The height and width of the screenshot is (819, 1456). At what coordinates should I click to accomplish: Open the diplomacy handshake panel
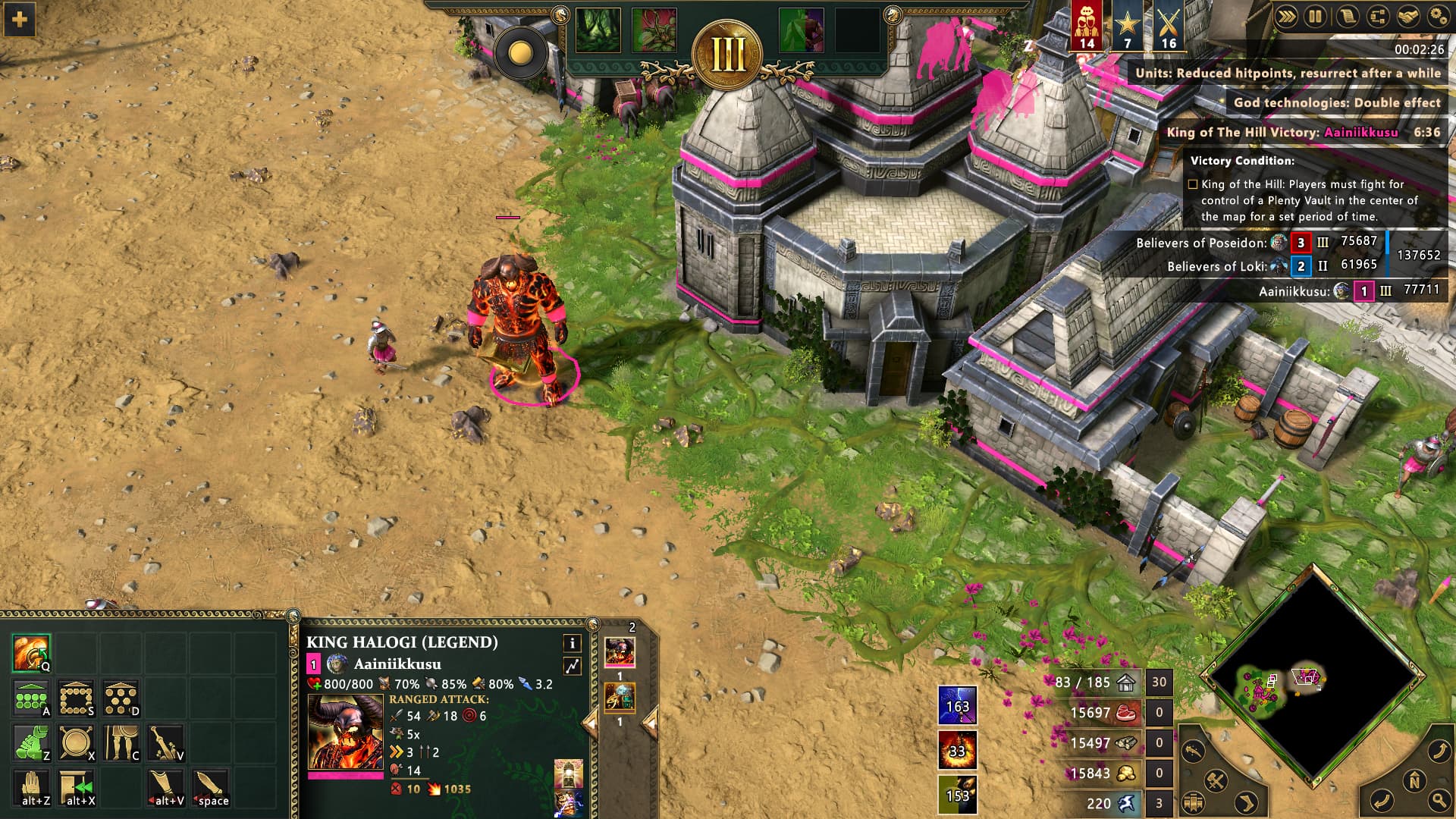tap(1407, 16)
